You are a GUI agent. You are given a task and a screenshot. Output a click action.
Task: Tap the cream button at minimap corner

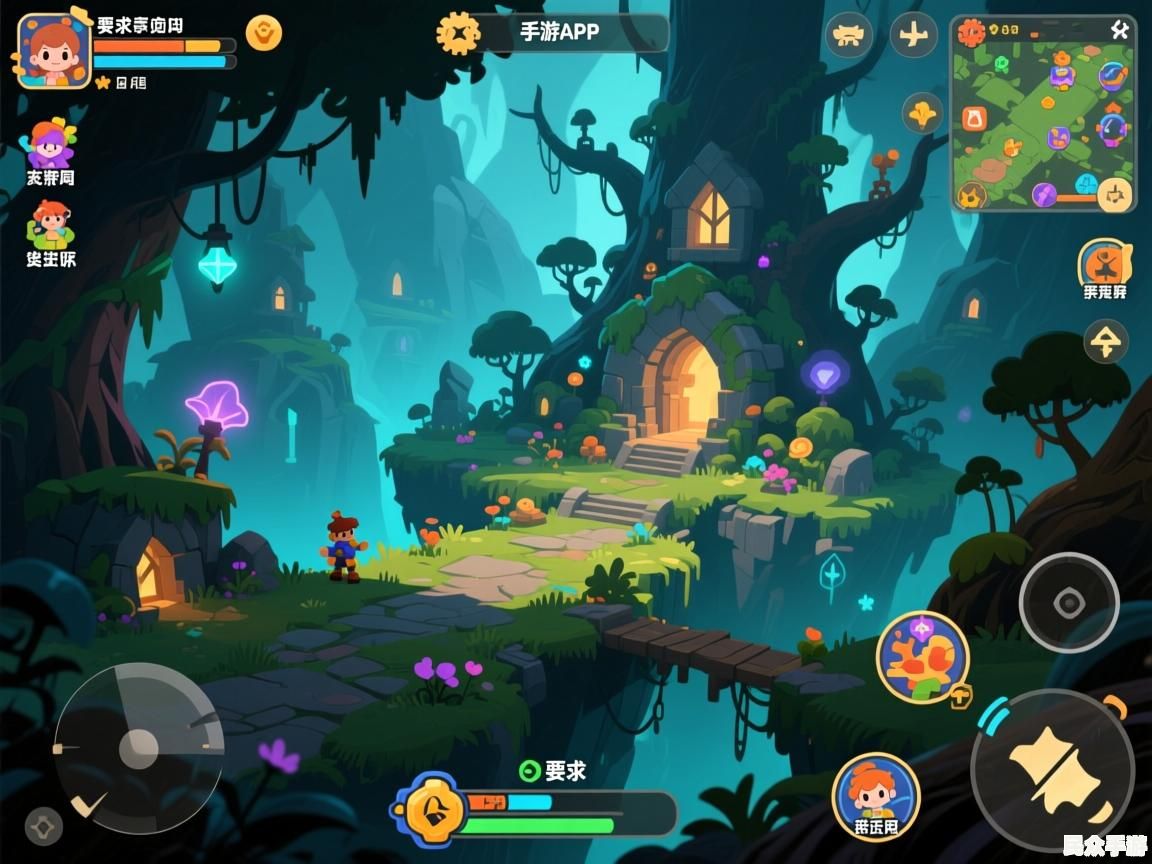tap(1114, 194)
